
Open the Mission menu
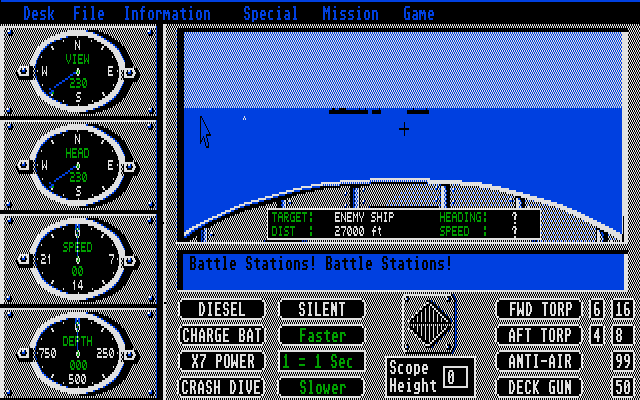[x=350, y=14]
